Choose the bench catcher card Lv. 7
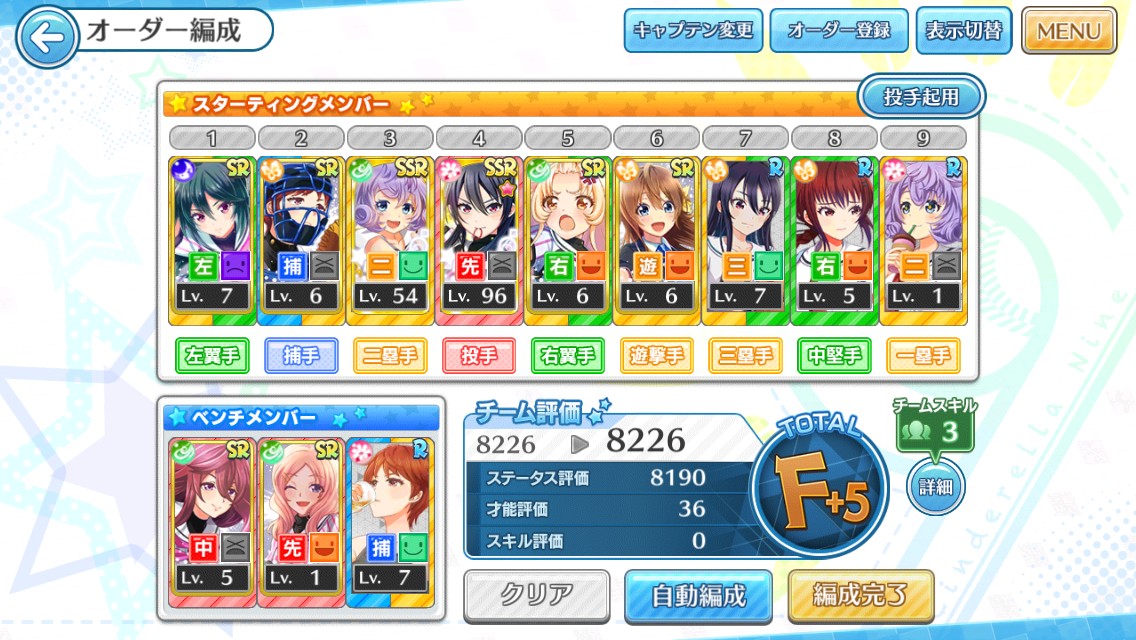1136x640 pixels. click(390, 522)
